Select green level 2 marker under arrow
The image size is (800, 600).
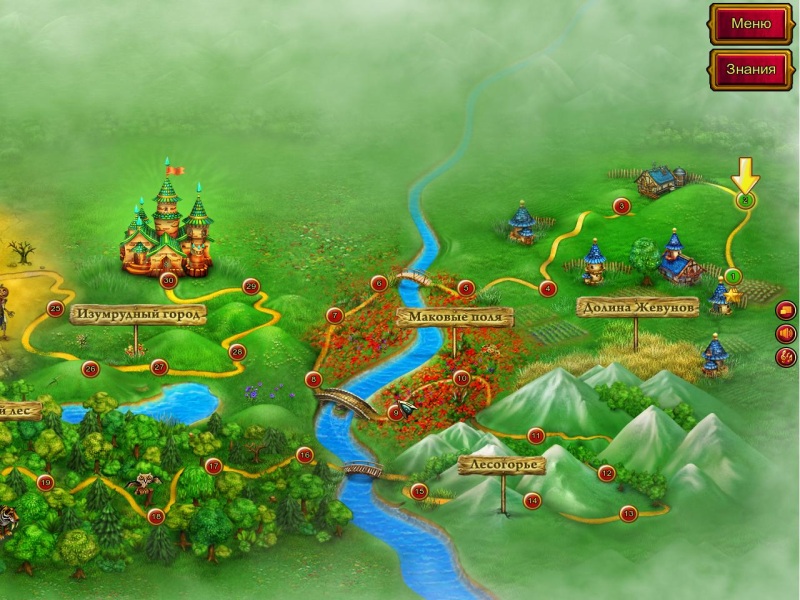pyautogui.click(x=744, y=201)
